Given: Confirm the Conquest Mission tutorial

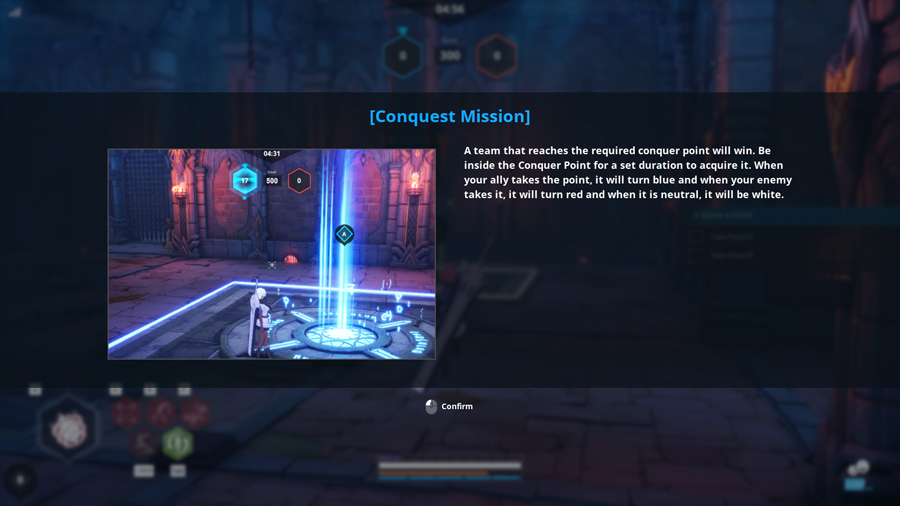Looking at the screenshot, I should tap(449, 407).
